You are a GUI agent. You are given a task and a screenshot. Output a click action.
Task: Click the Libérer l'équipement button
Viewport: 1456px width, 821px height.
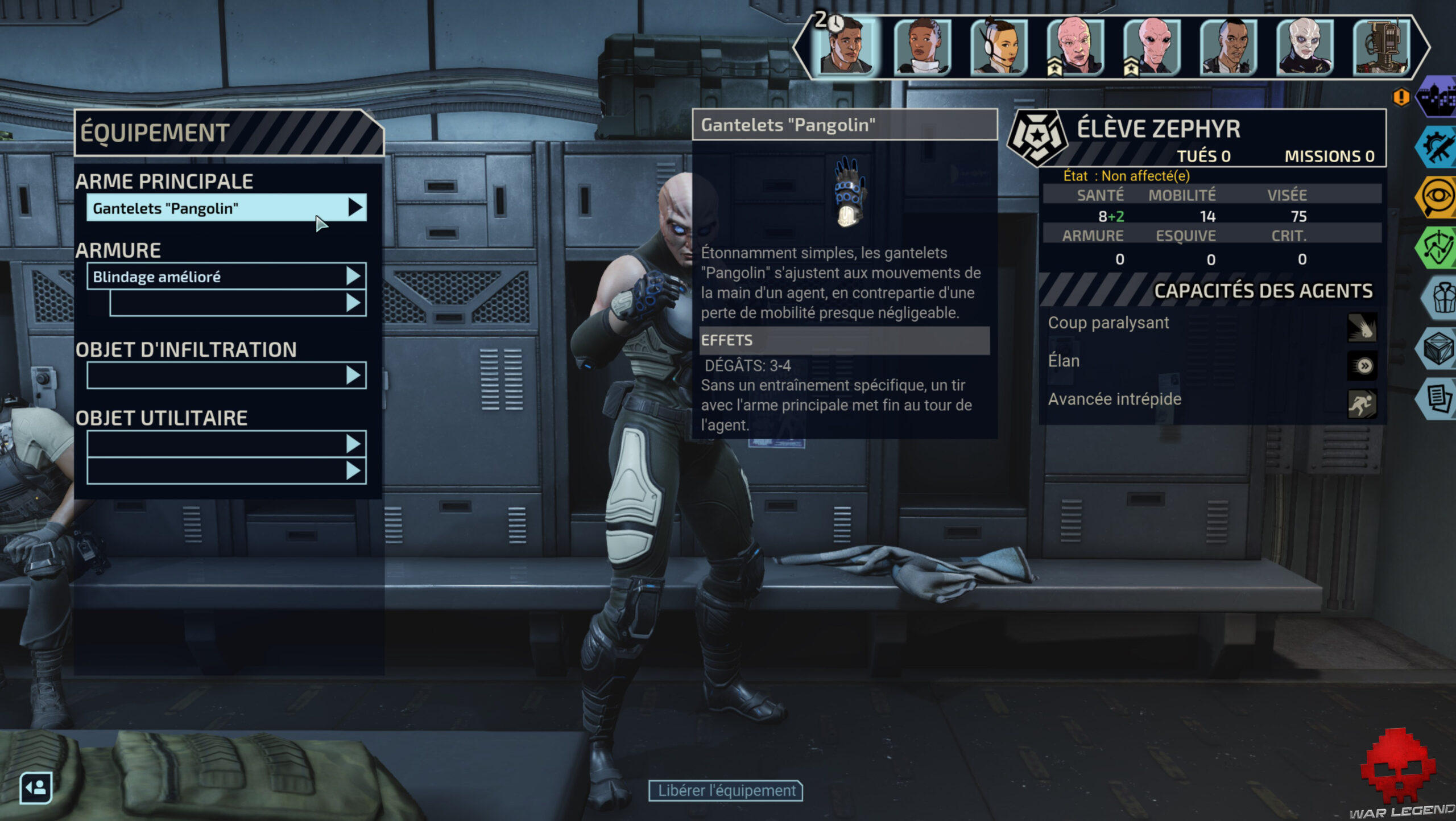point(726,791)
